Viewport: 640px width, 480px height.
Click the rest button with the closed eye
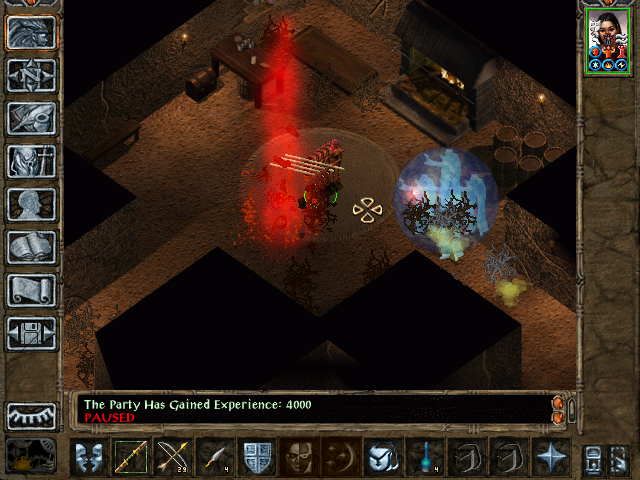coord(32,415)
